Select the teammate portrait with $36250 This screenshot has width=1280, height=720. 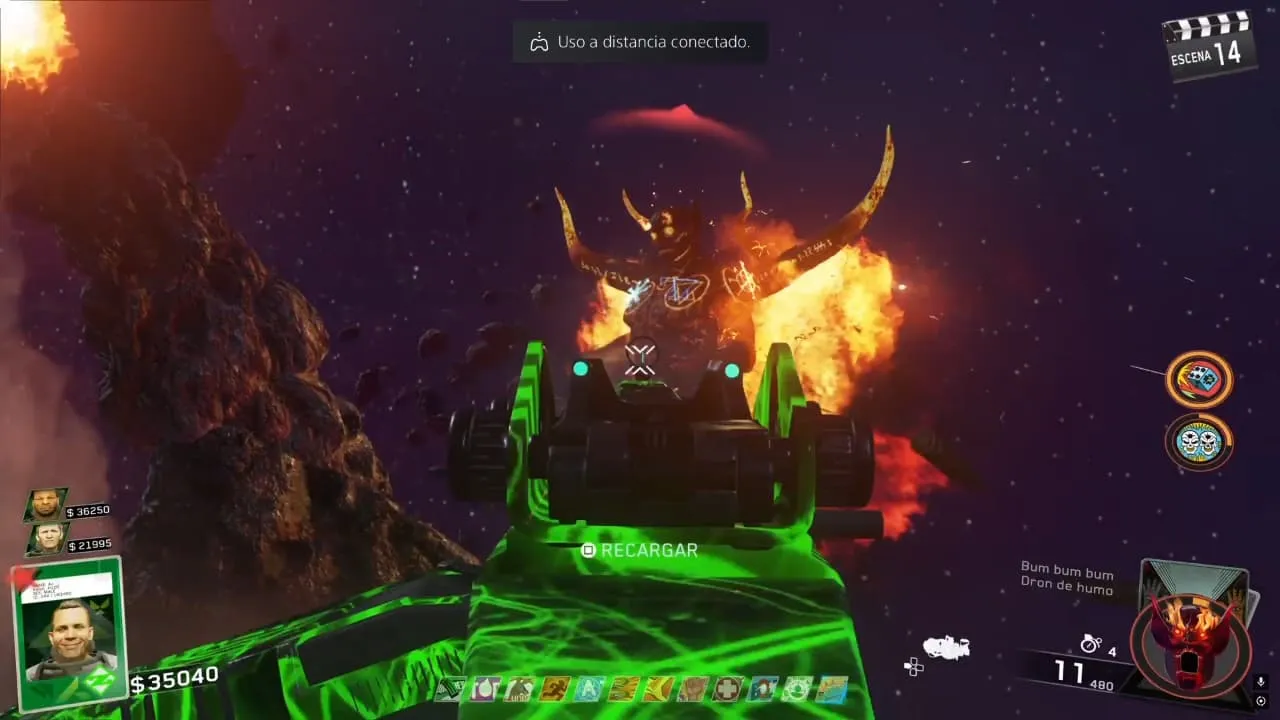point(46,506)
